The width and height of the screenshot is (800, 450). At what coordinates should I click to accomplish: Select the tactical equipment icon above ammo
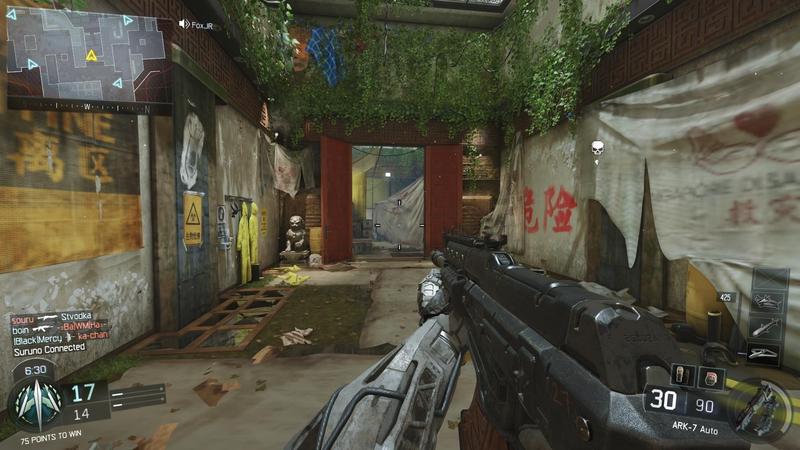pyautogui.click(x=711, y=376)
